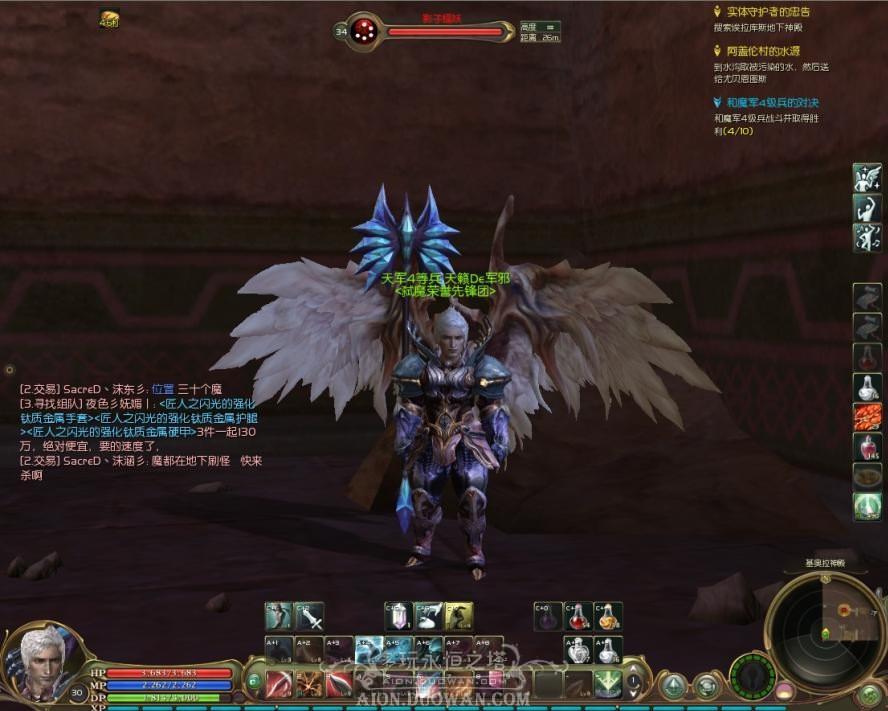Use the dancing figure emote icon

pos(866,238)
